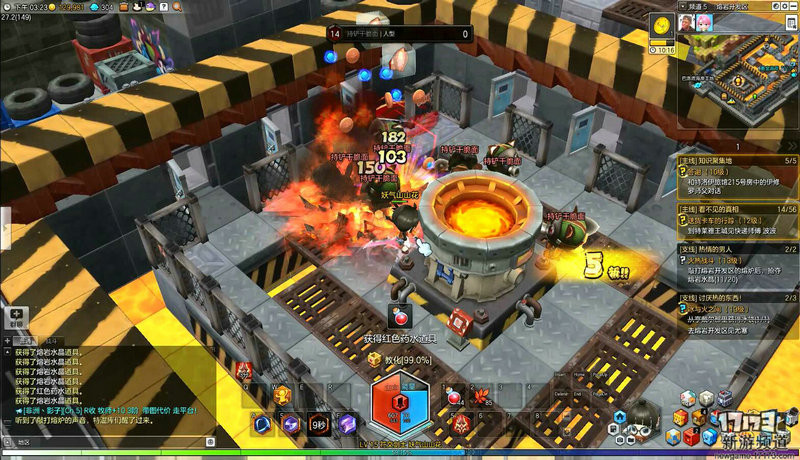Activate the skill showing 9秒 cooldown
Image resolution: width=800 pixels, height=460 pixels.
click(318, 424)
